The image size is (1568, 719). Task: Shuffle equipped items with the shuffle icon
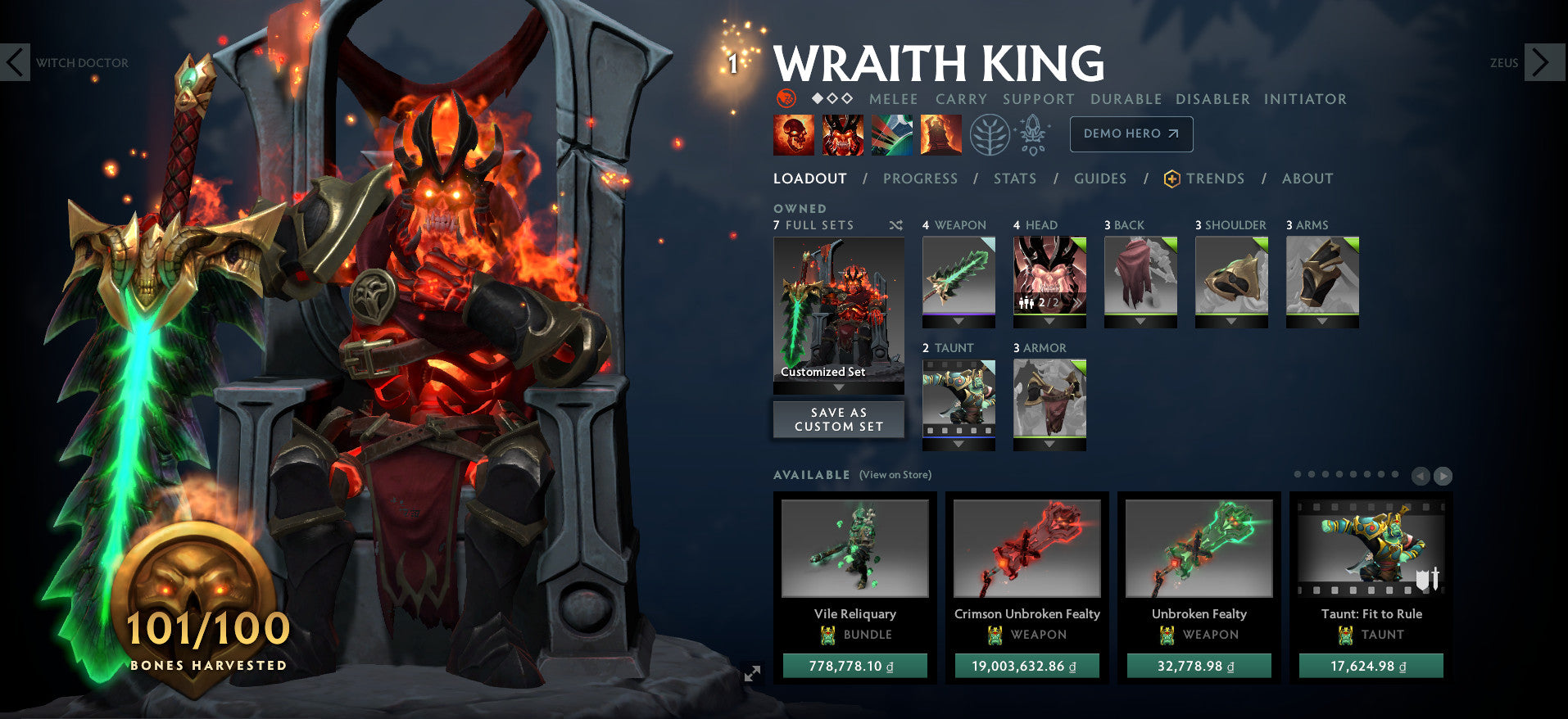(x=895, y=225)
